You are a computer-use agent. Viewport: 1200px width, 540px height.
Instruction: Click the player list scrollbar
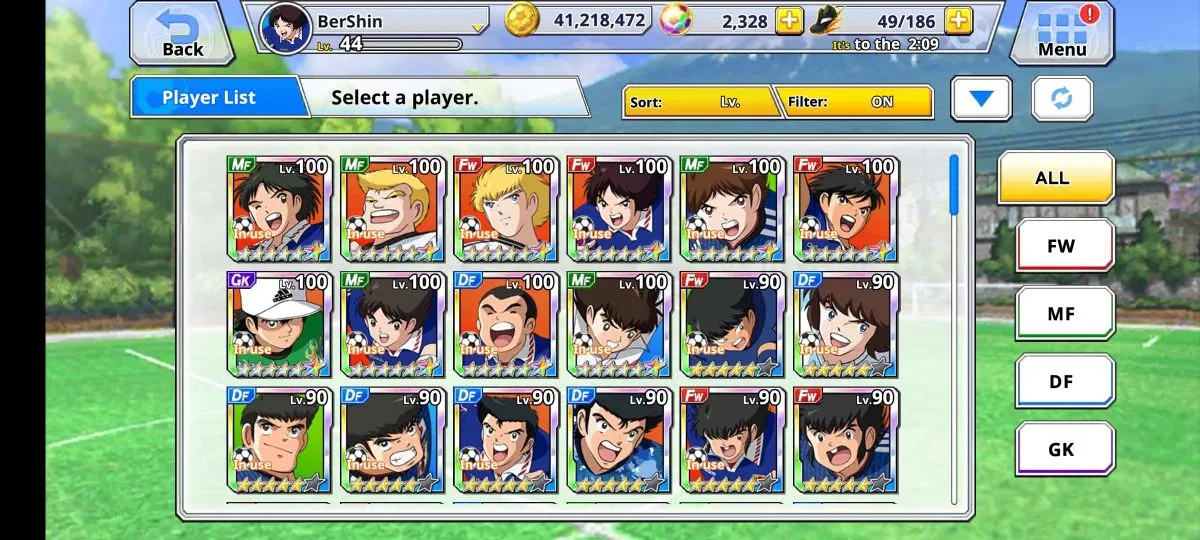(x=953, y=185)
